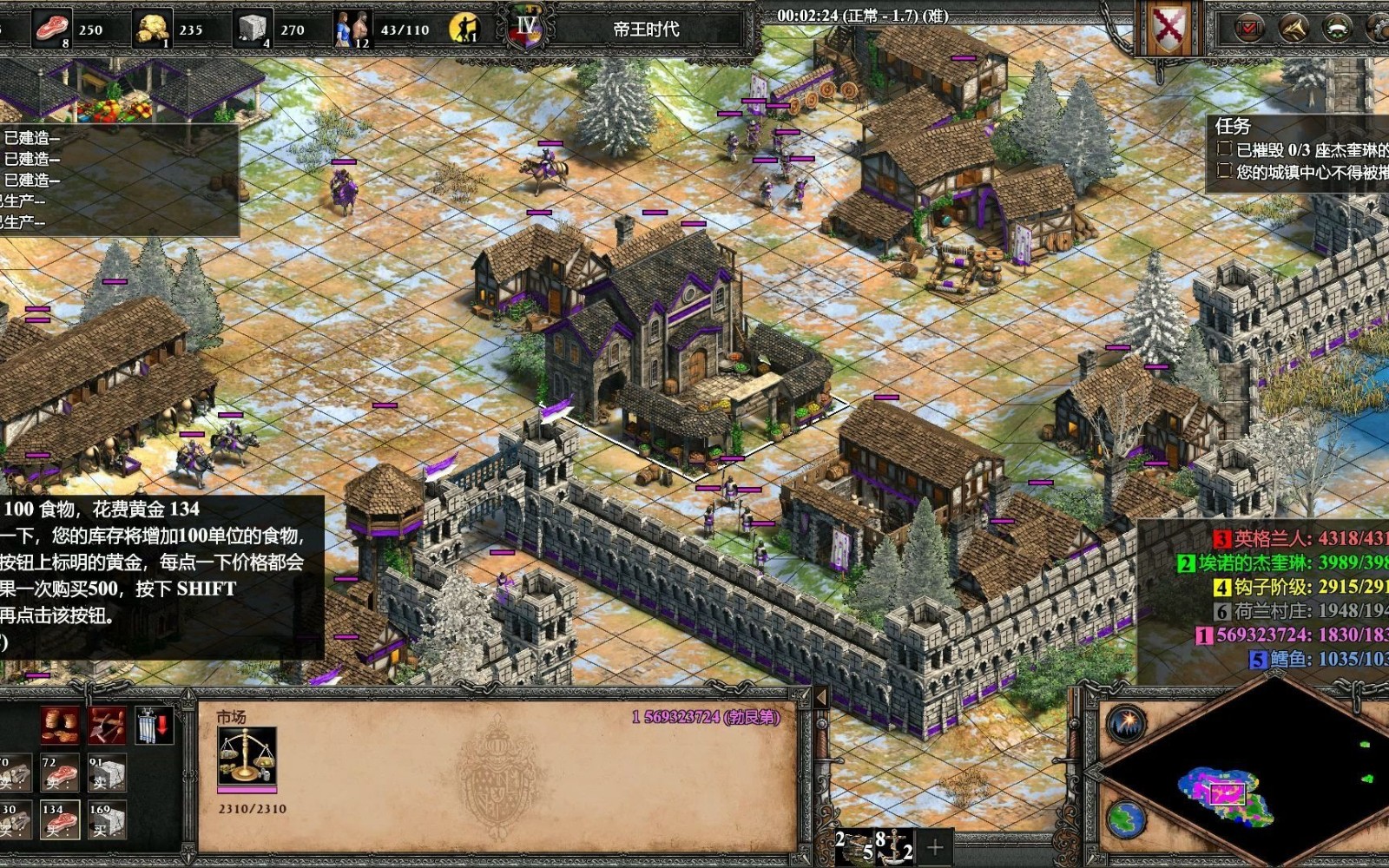Image resolution: width=1389 pixels, height=868 pixels.
Task: Click the red cross shield emblem
Action: click(1168, 29)
